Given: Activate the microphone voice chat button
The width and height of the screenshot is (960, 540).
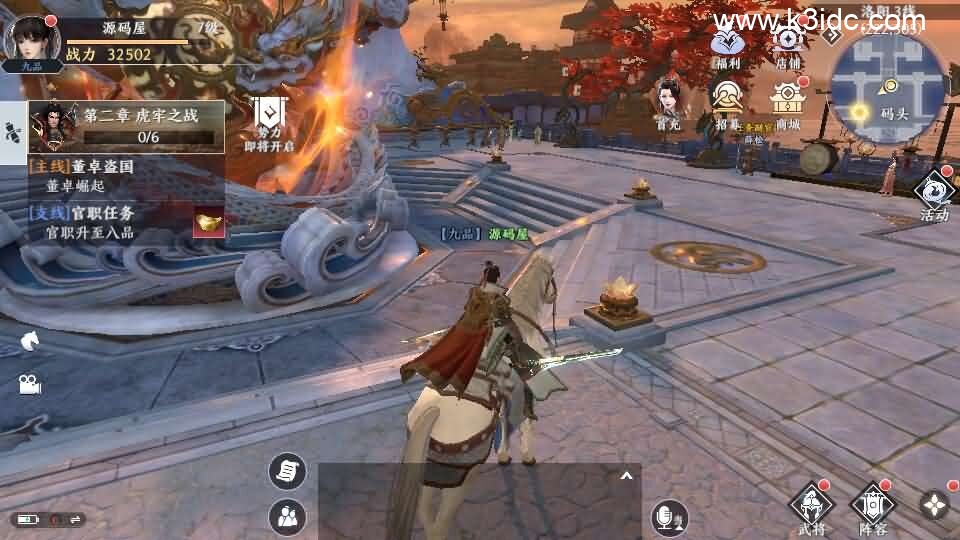Looking at the screenshot, I should point(669,516).
